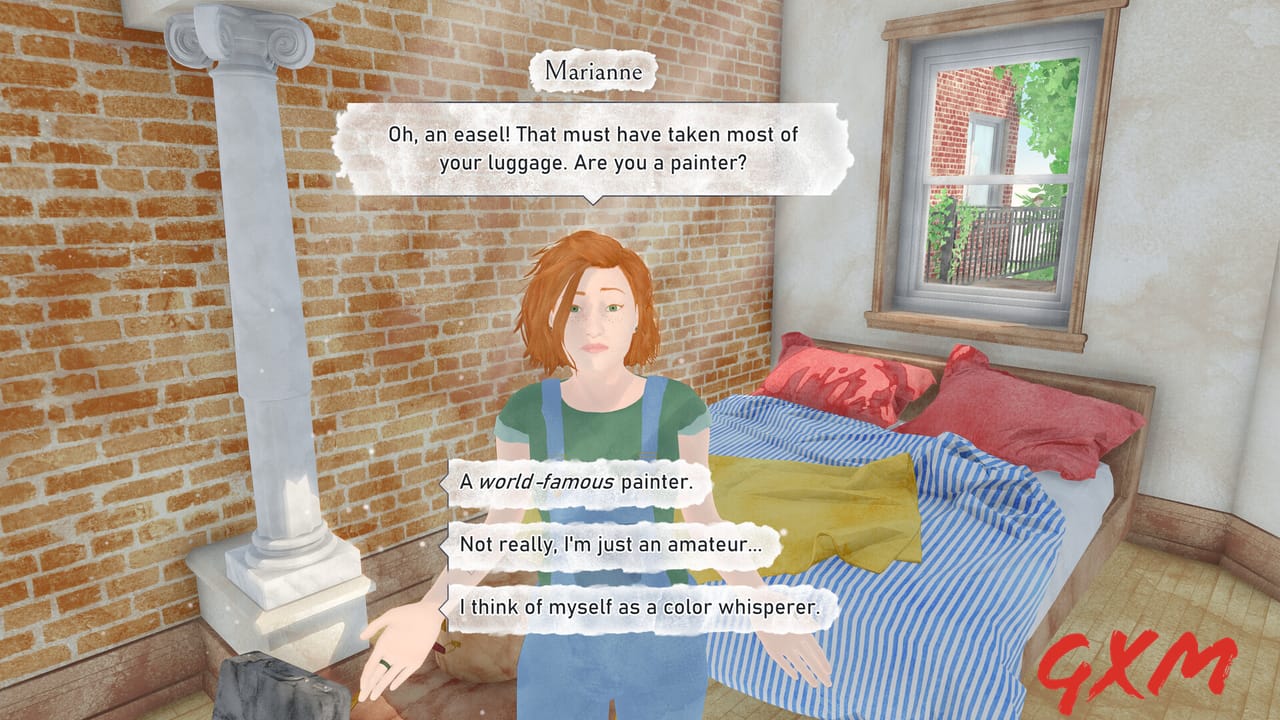Image resolution: width=1280 pixels, height=720 pixels.
Task: Click the Marianne name banner
Action: pos(595,71)
